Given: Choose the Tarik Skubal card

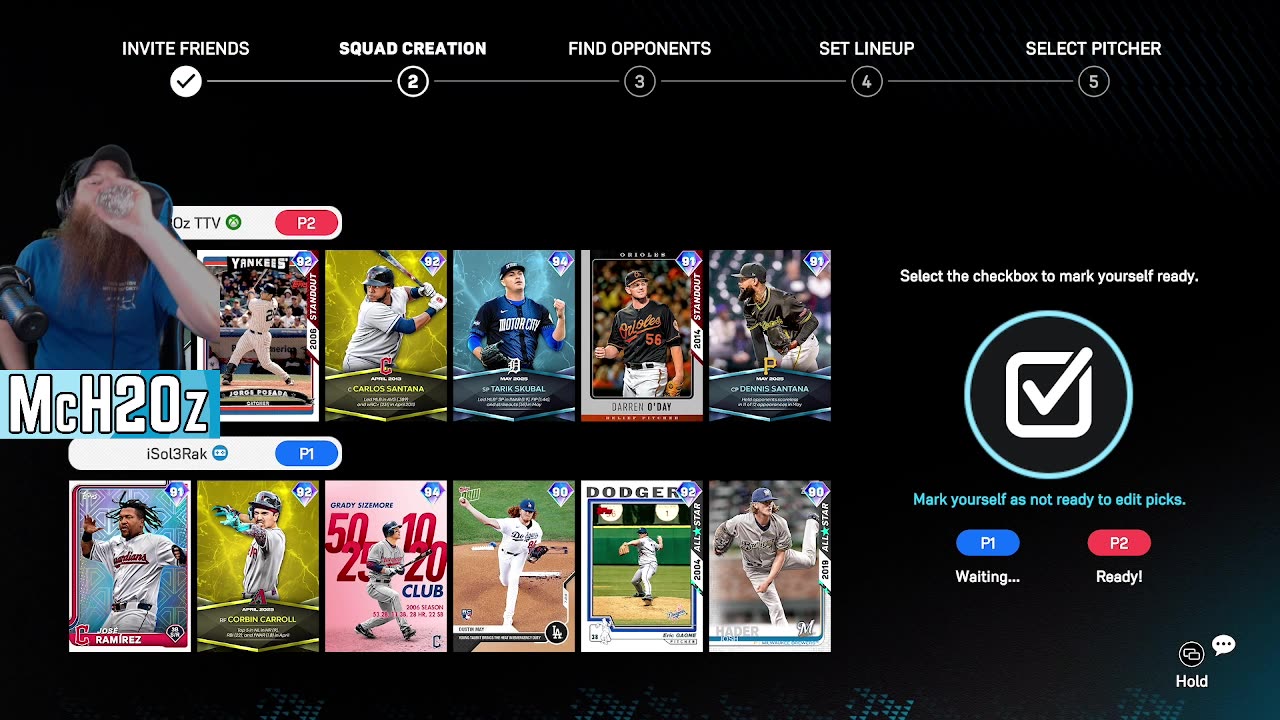Looking at the screenshot, I should [514, 335].
